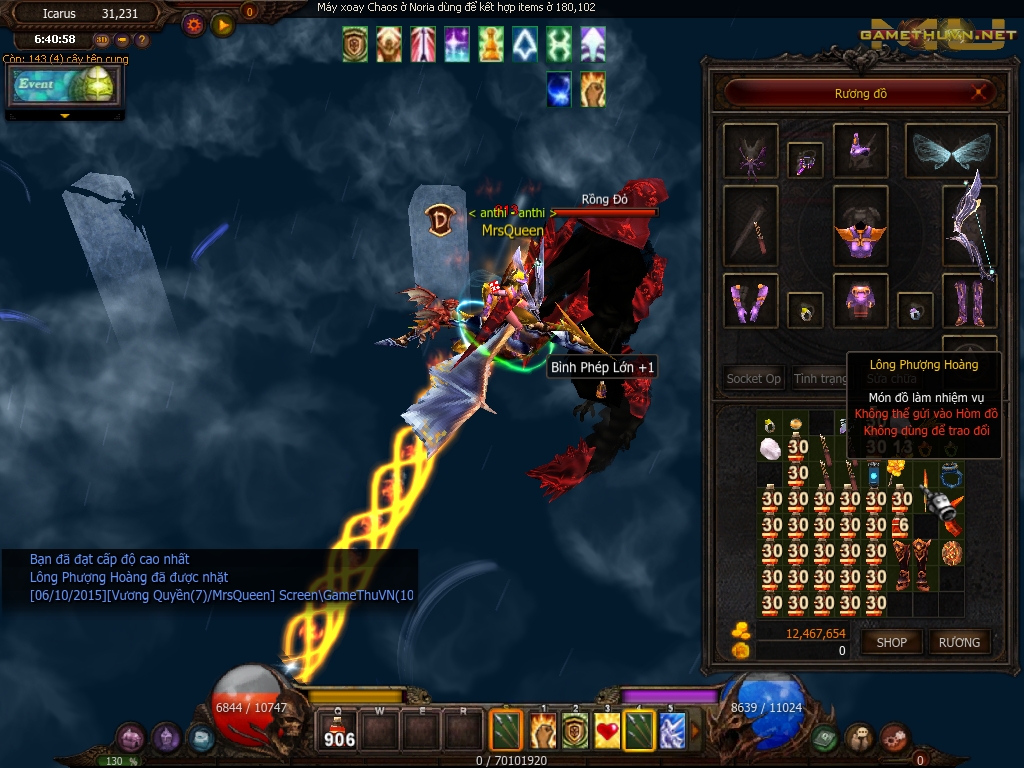The image size is (1024, 768).
Task: Open the question mark help button
Action: (x=142, y=40)
